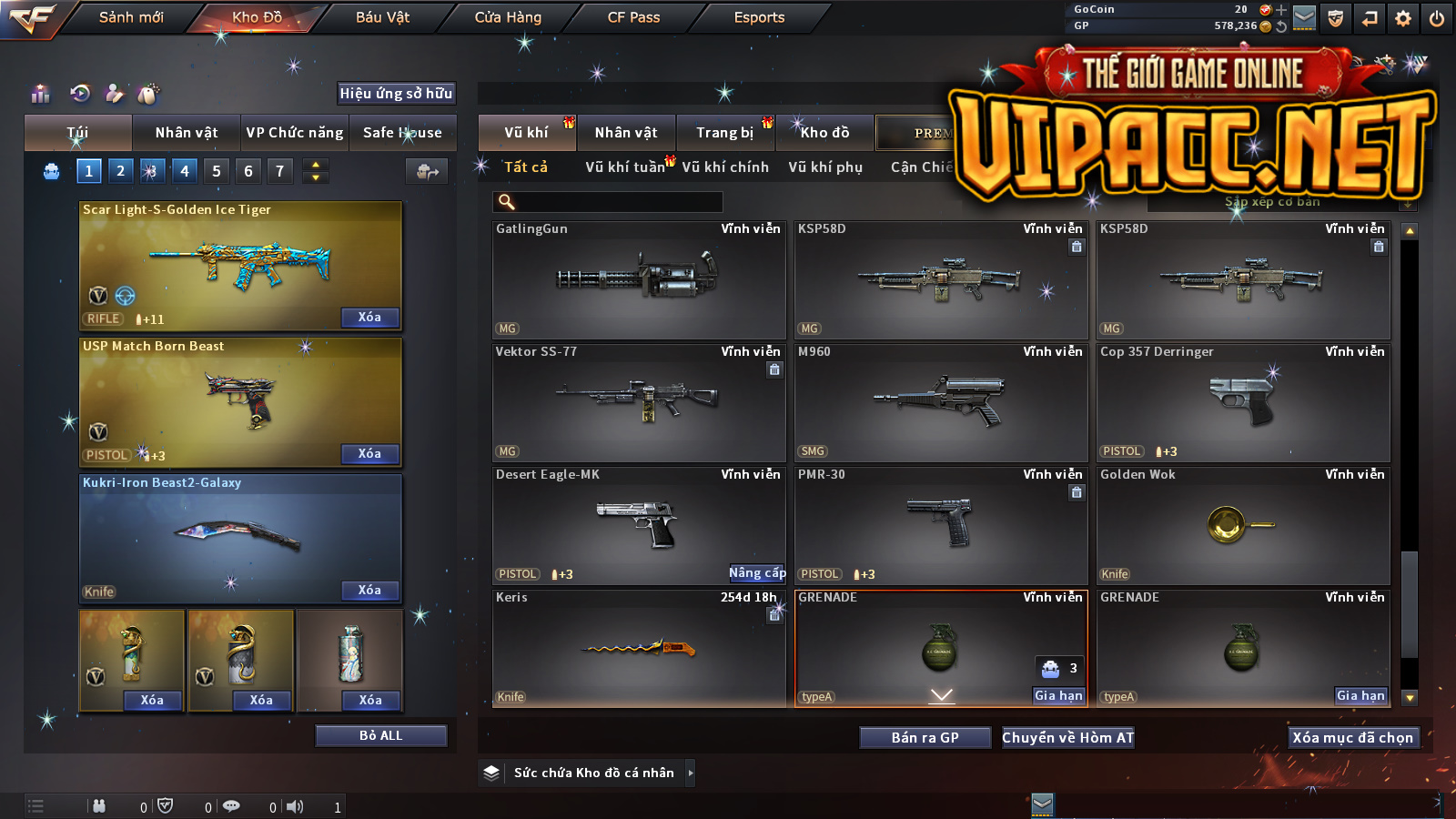
Task: Switch to the VP Chức năng tab
Action: [295, 133]
